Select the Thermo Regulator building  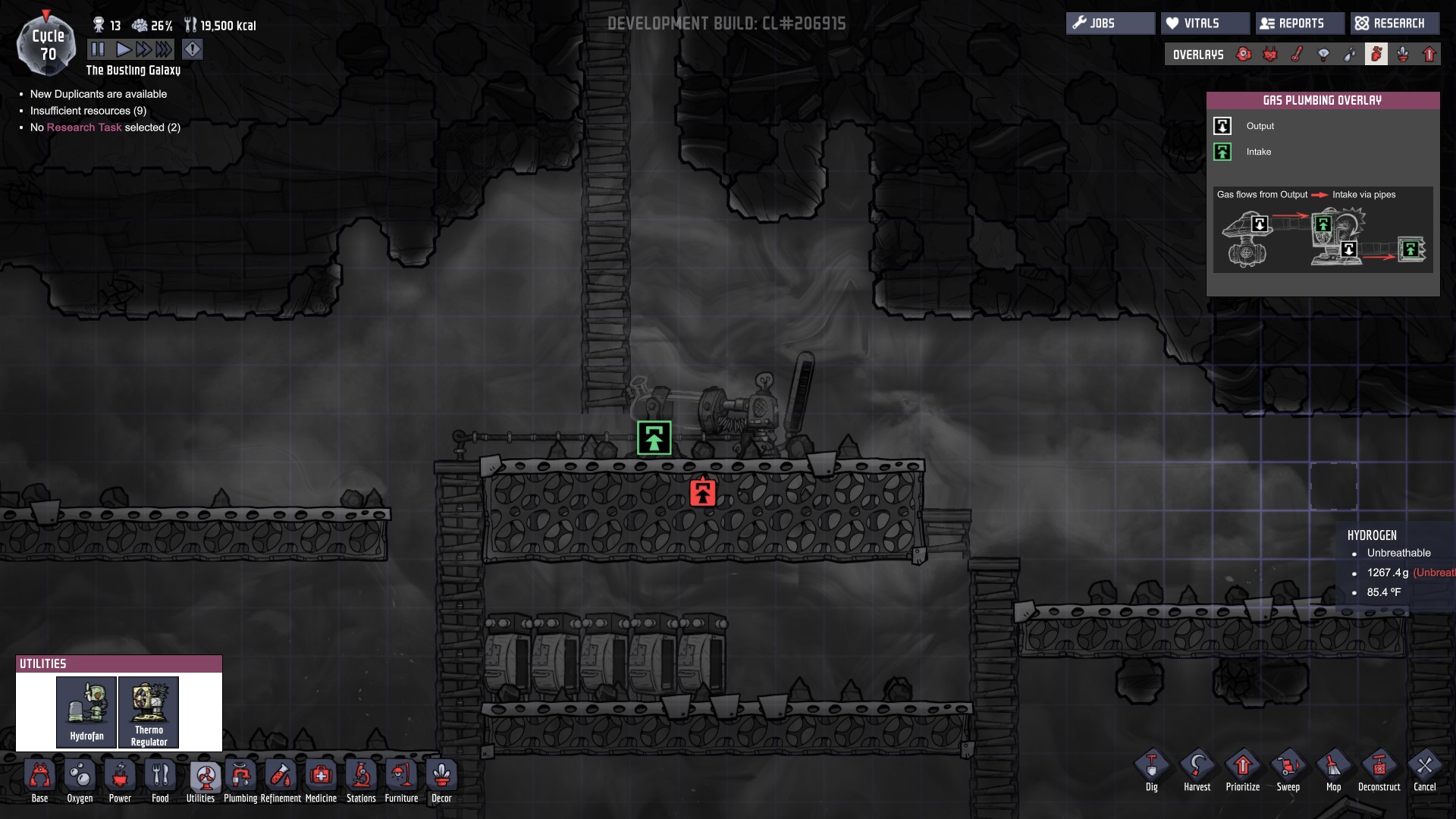pos(149,711)
